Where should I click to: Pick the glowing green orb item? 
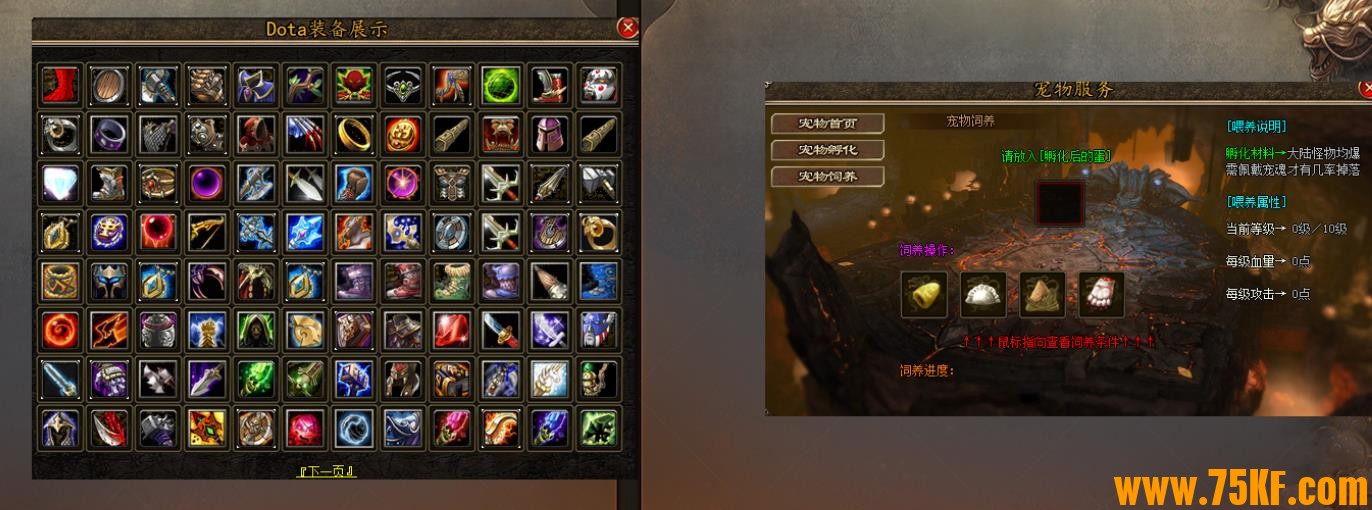click(501, 84)
